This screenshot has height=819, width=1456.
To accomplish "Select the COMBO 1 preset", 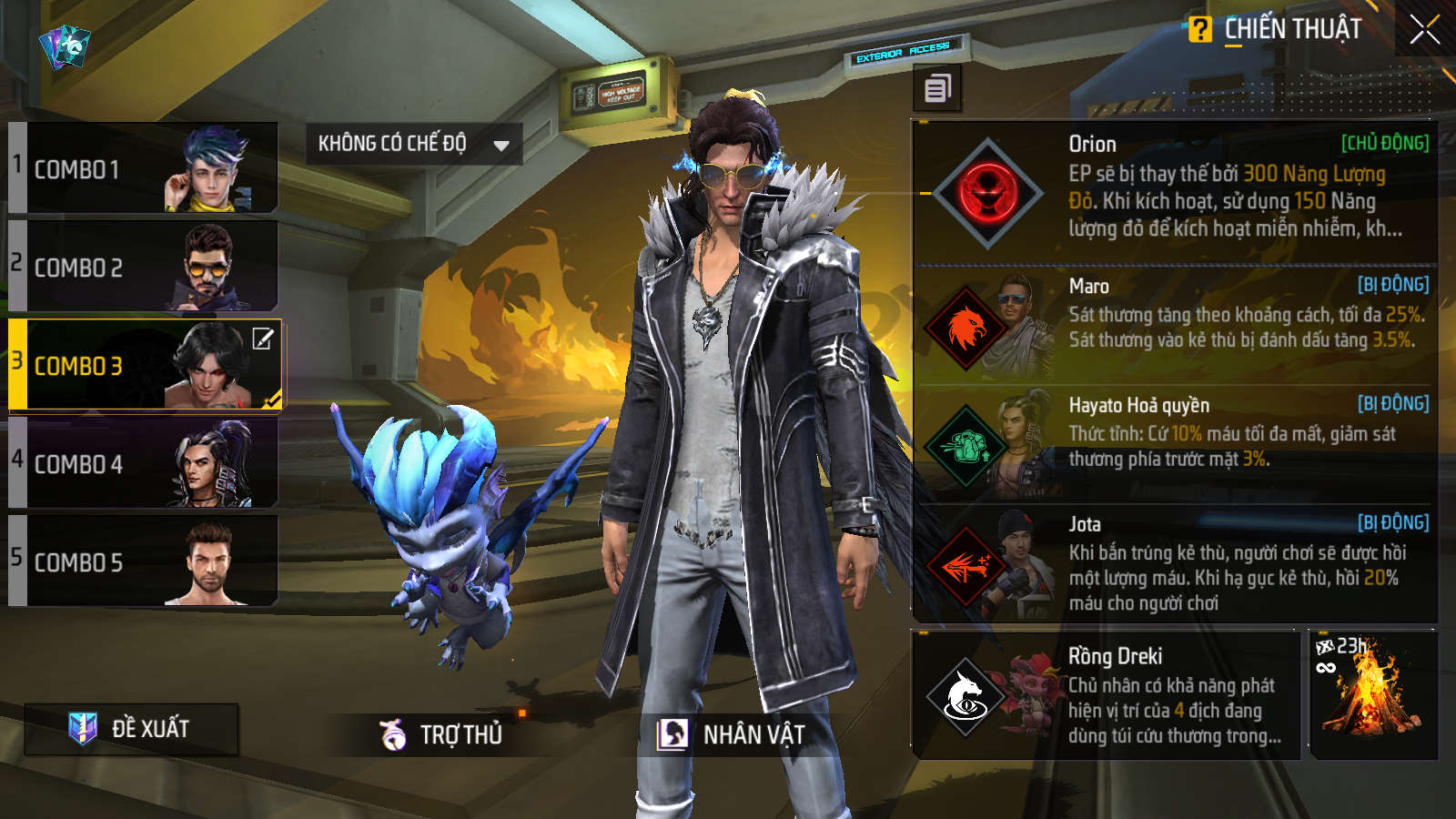I will click(x=143, y=169).
